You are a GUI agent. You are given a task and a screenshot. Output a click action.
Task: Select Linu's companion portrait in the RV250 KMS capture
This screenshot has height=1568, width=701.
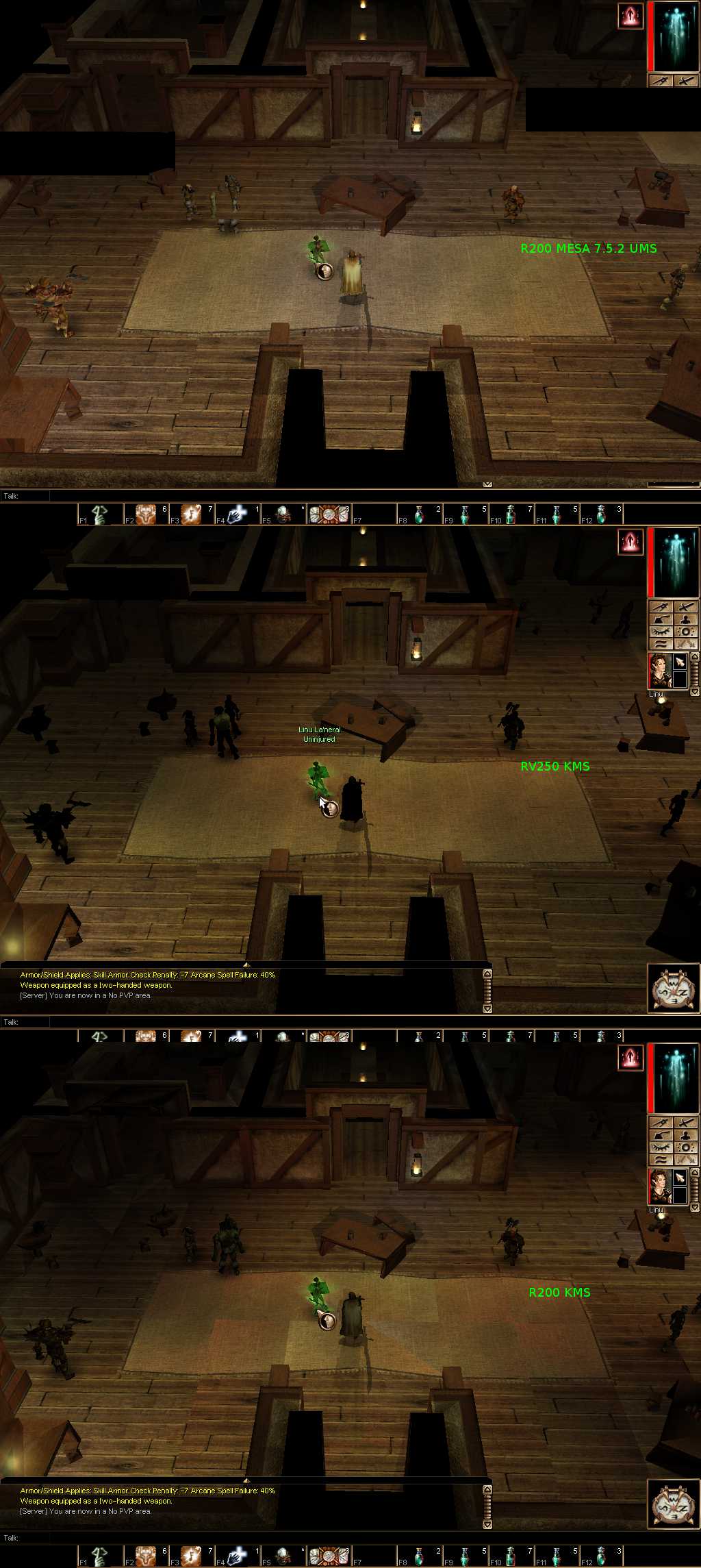[660, 671]
